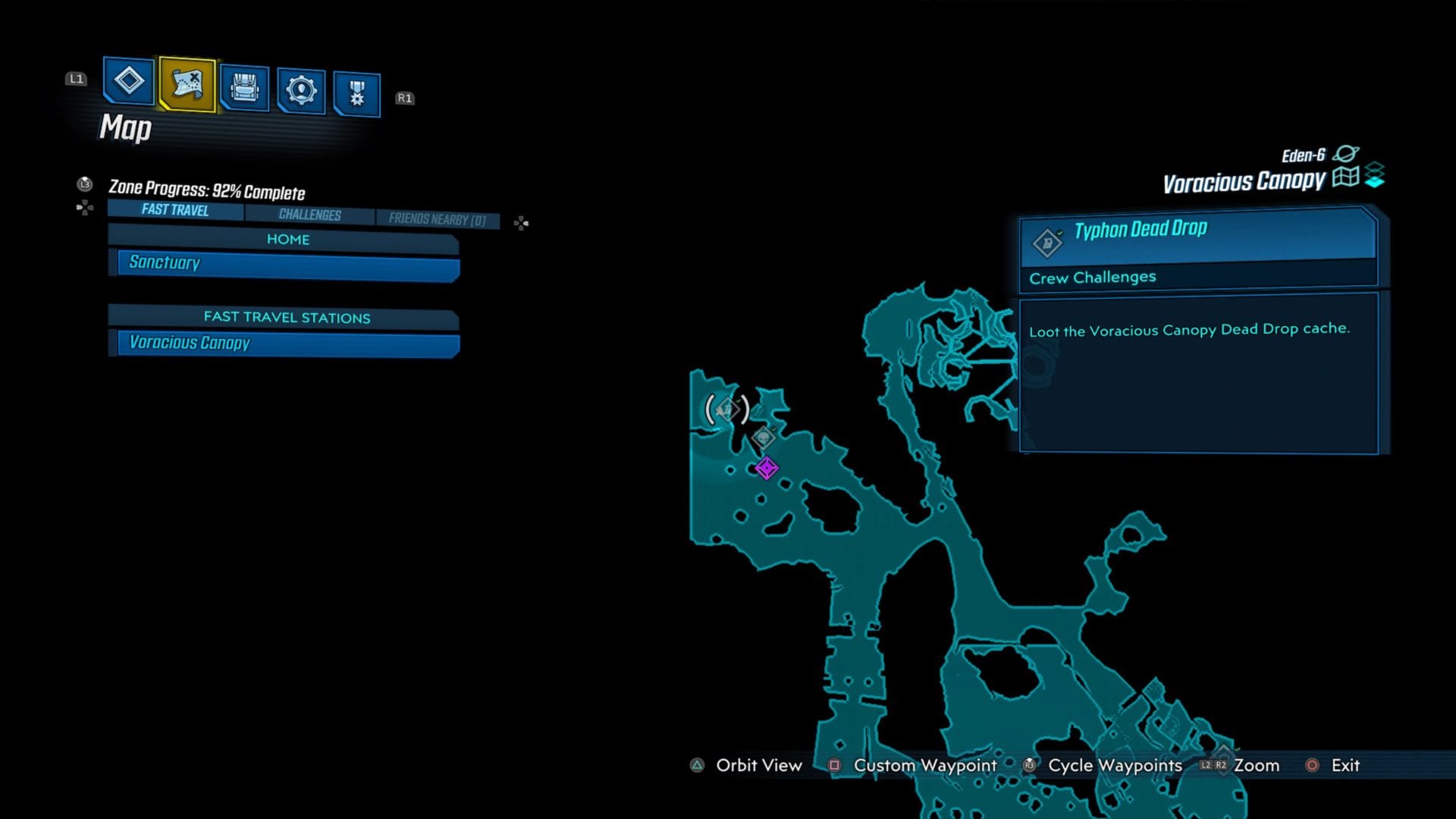Viewport: 1456px width, 819px height.
Task: Select the character diamond menu icon
Action: coord(127,85)
